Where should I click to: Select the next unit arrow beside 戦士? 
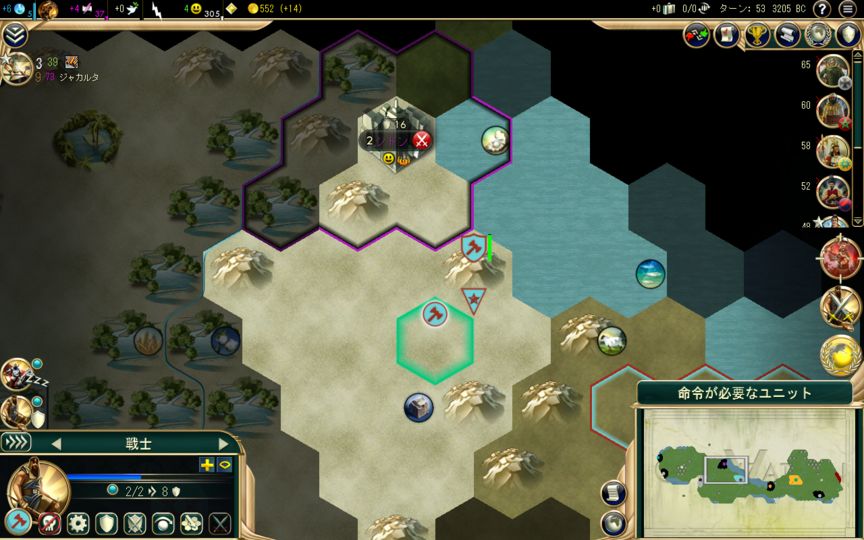[x=222, y=443]
